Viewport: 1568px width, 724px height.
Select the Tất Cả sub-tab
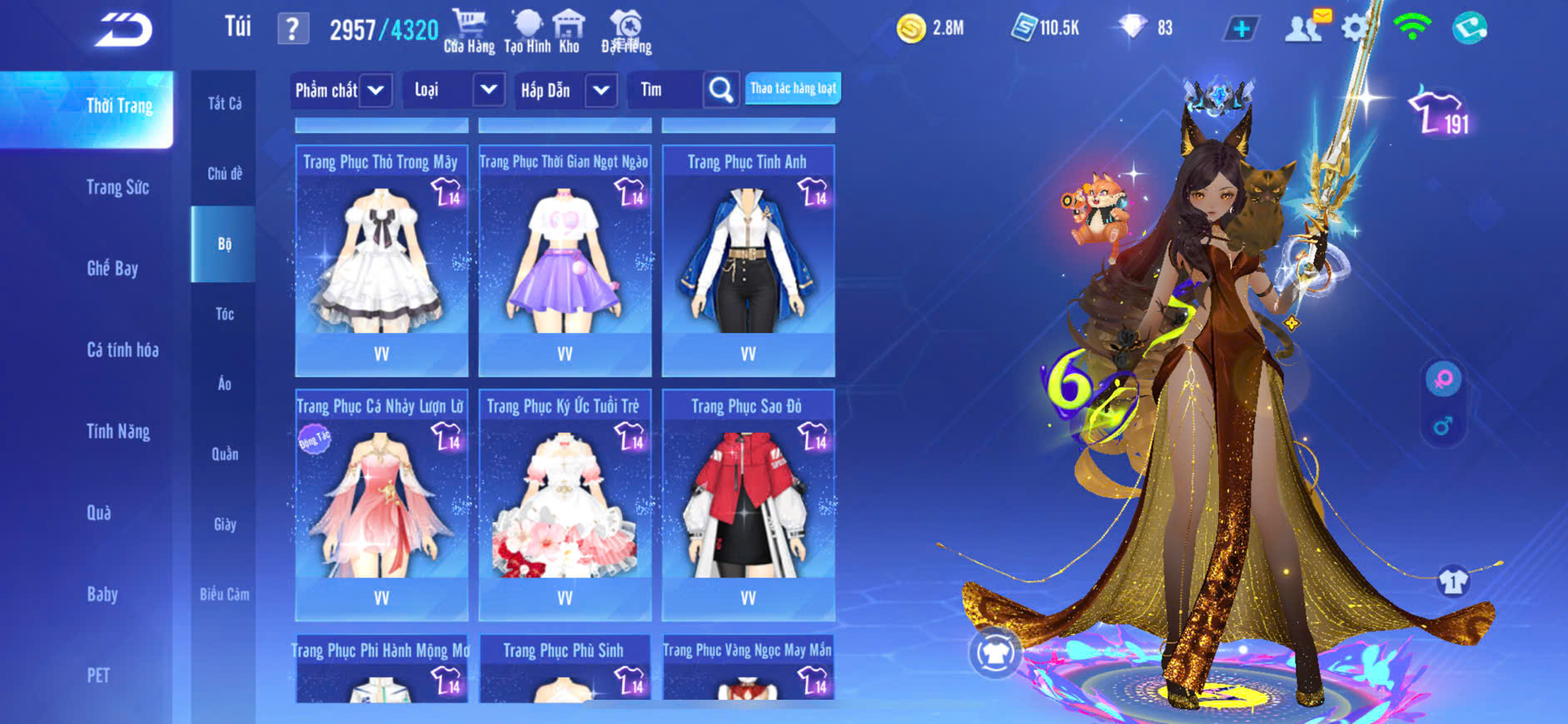coord(224,103)
